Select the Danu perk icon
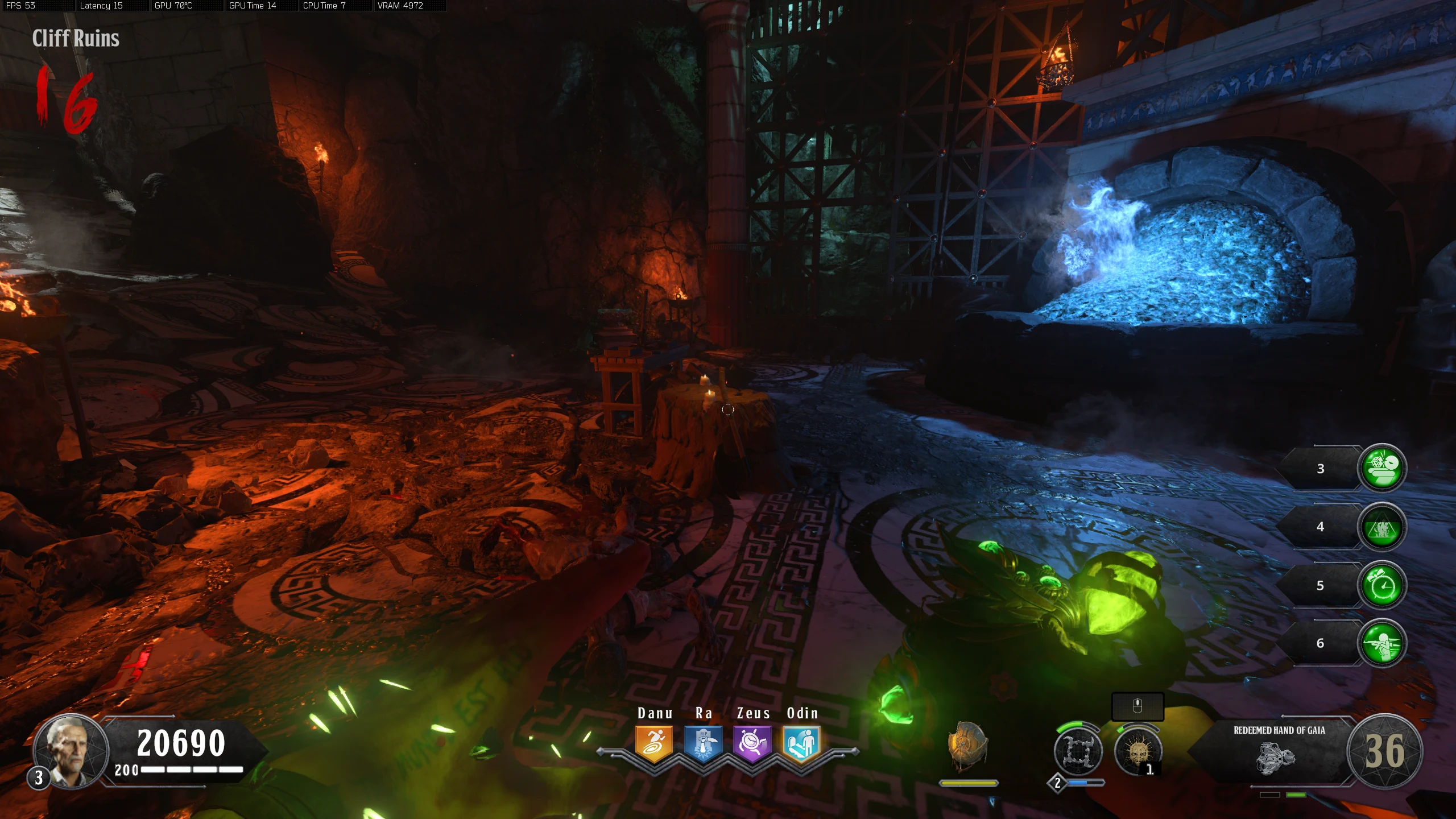 tap(654, 743)
